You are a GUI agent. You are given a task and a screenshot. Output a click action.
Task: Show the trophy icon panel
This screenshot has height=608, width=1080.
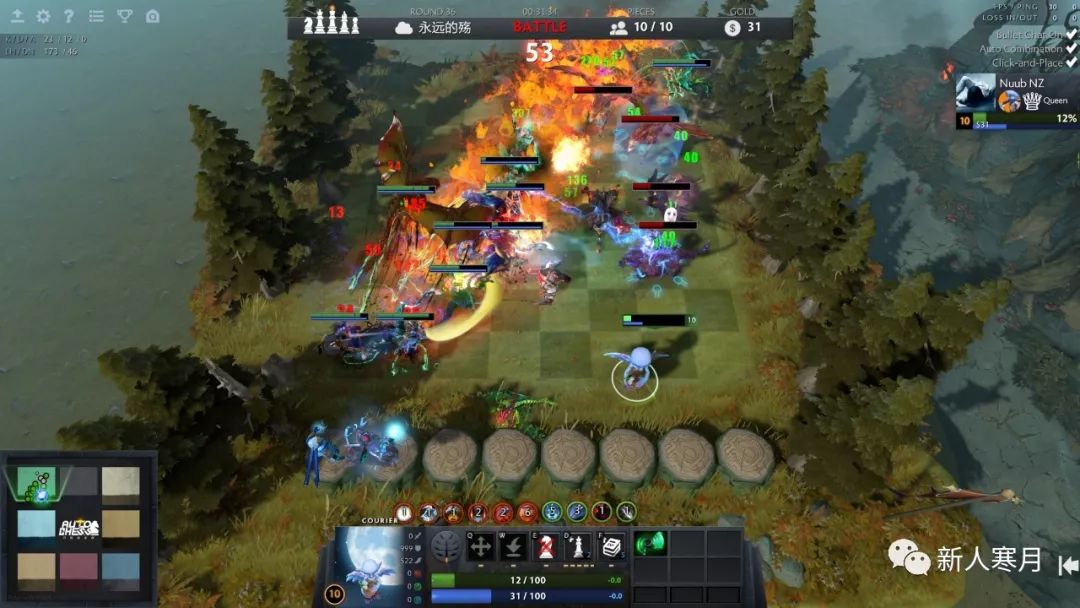click(124, 16)
